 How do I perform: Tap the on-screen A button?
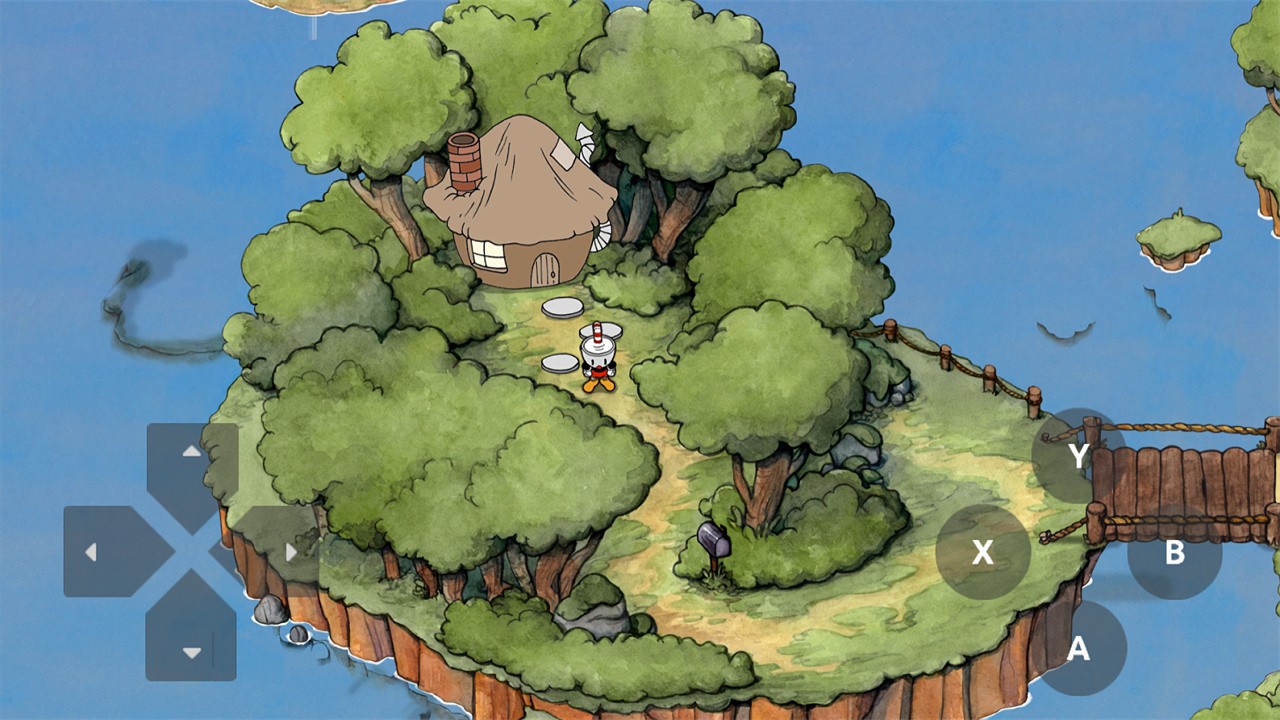point(1078,648)
